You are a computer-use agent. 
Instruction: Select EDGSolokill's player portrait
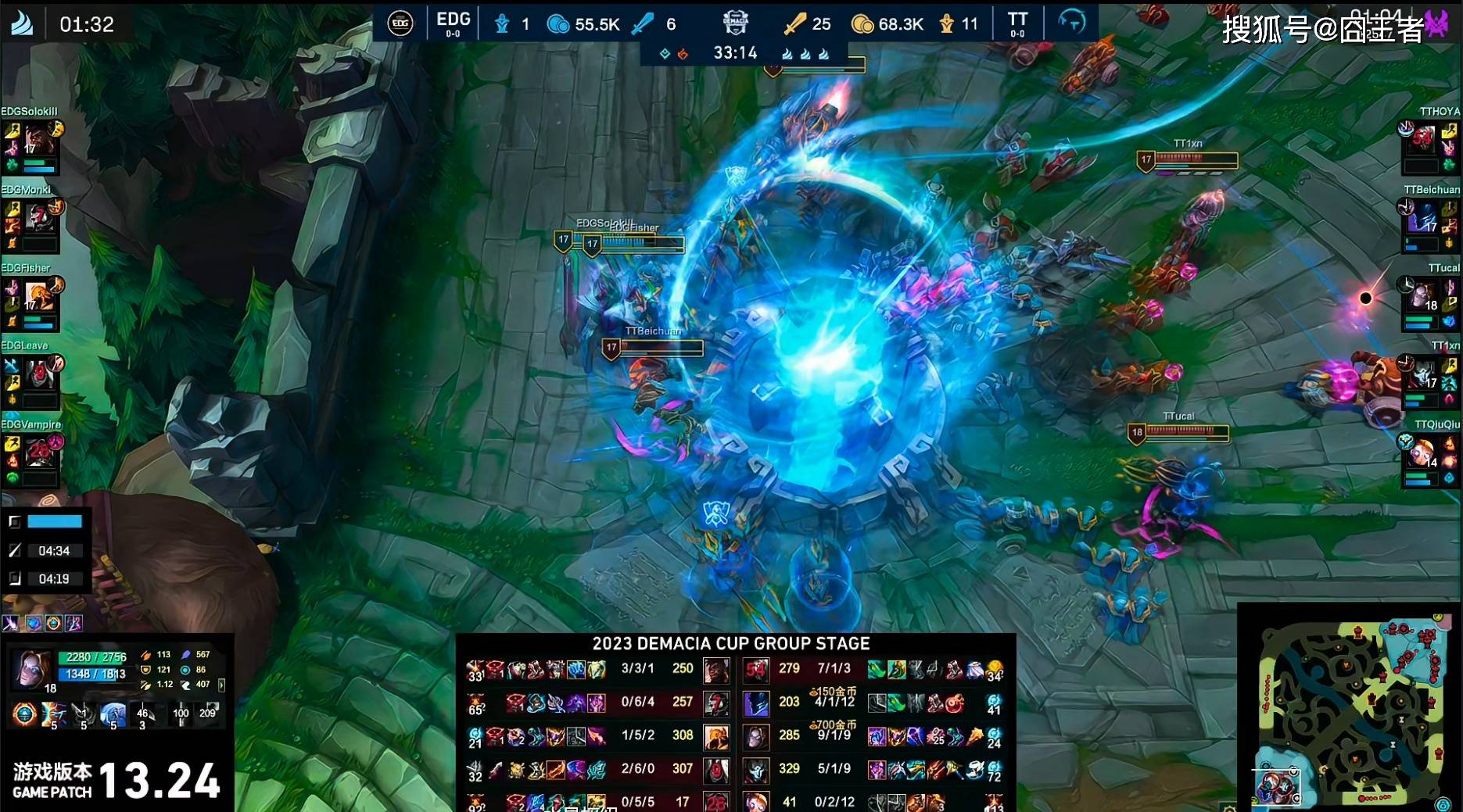(x=38, y=141)
